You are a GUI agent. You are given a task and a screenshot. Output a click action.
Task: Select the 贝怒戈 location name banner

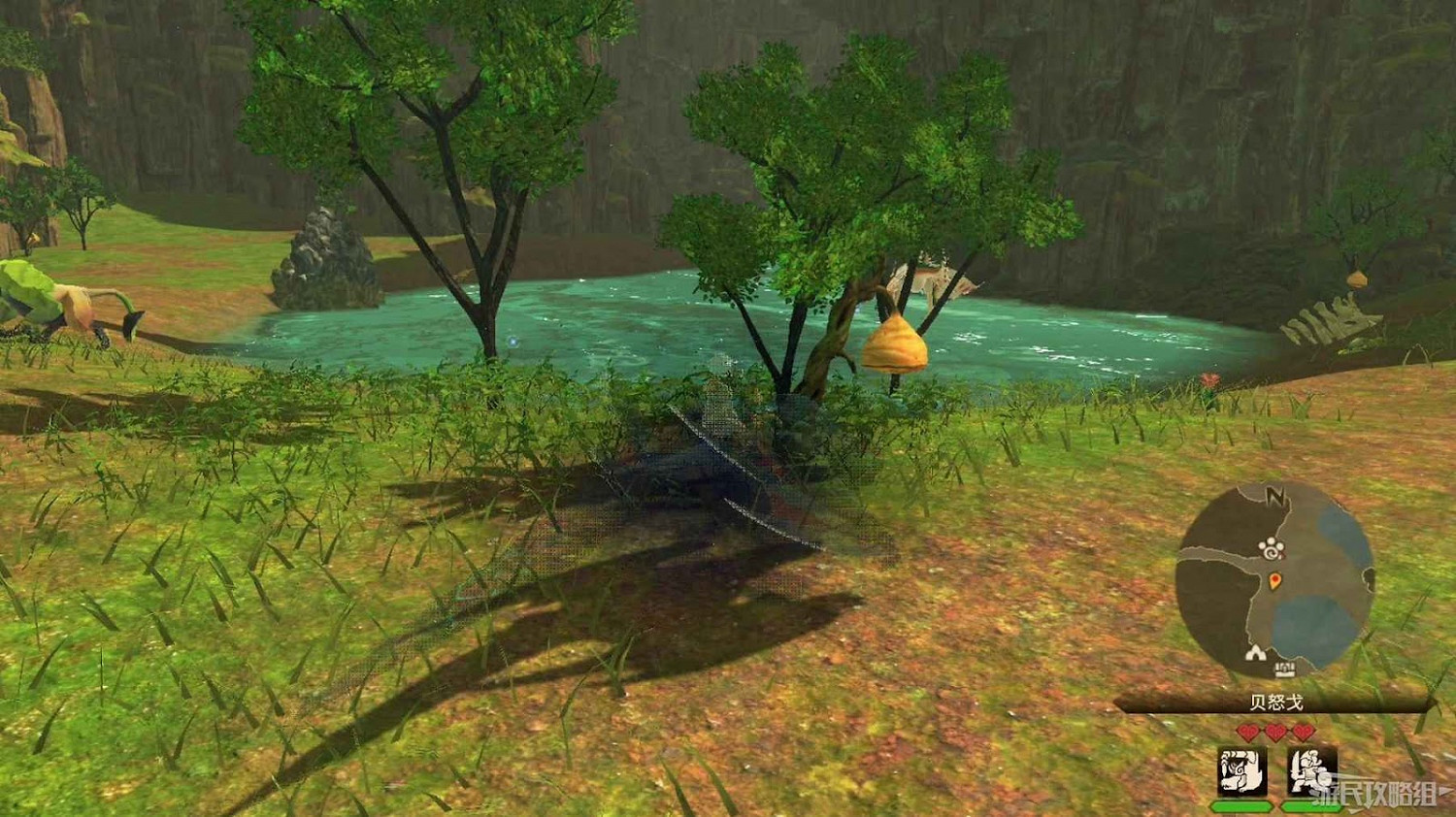coord(1277,700)
